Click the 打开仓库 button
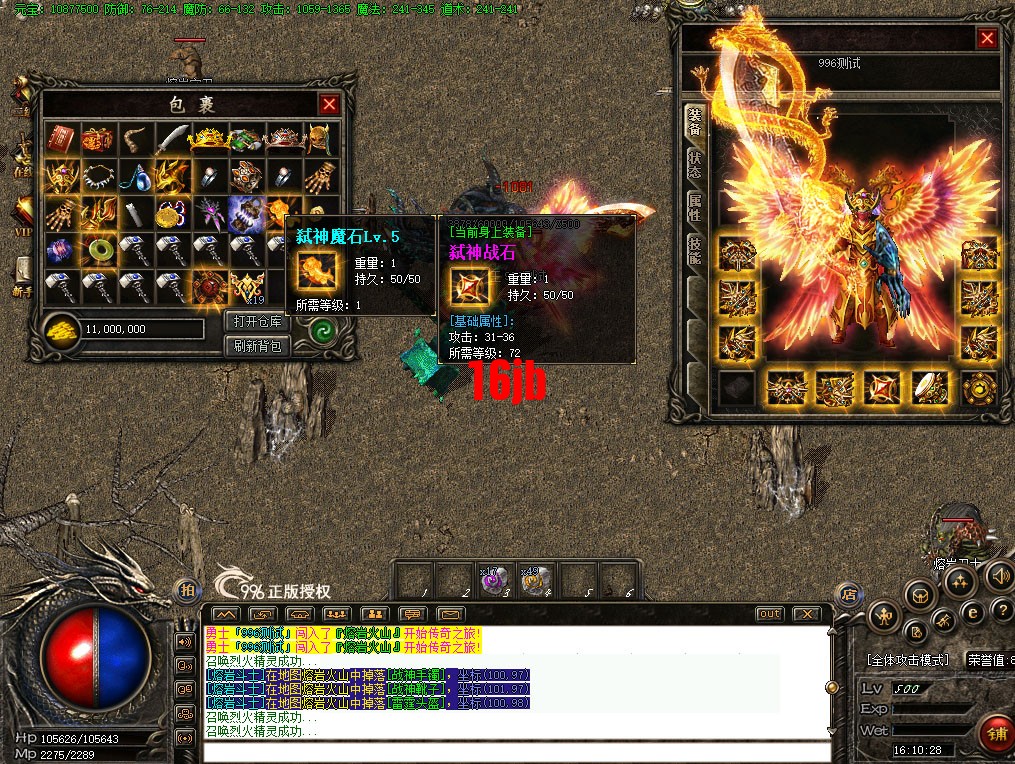1015x764 pixels. pyautogui.click(x=258, y=322)
